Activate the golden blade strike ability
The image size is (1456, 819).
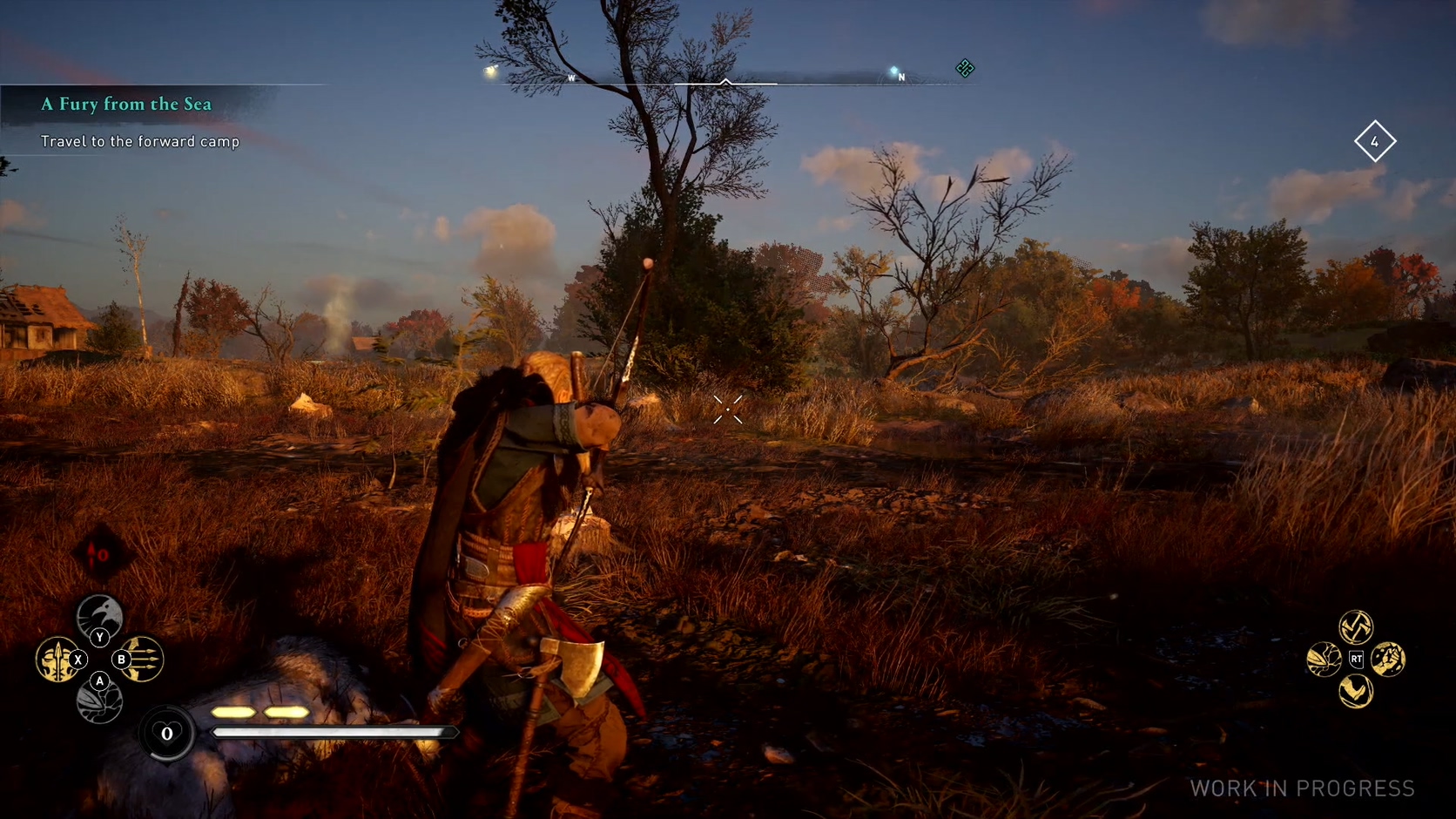click(1324, 660)
